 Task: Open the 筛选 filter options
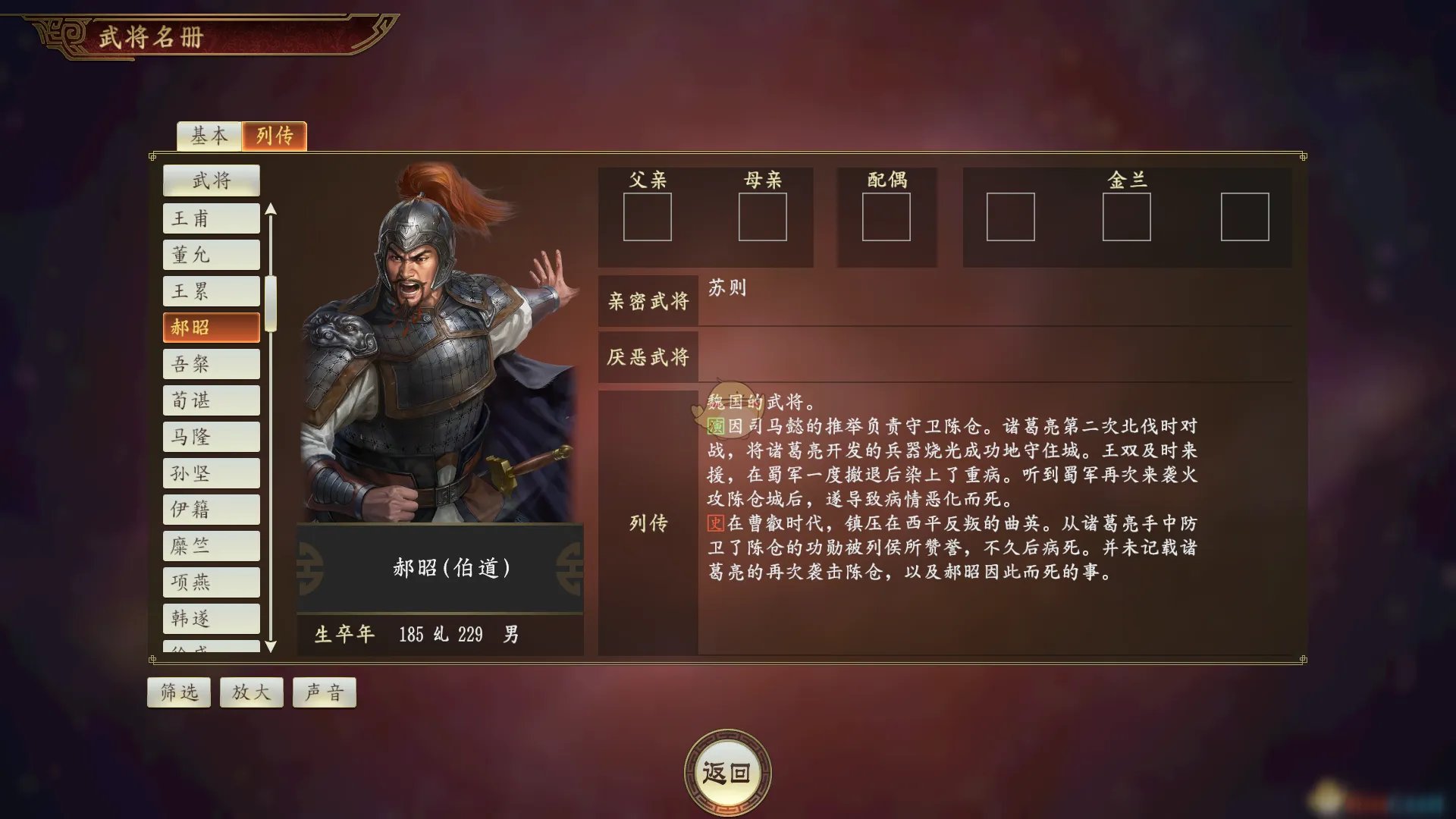coord(178,692)
